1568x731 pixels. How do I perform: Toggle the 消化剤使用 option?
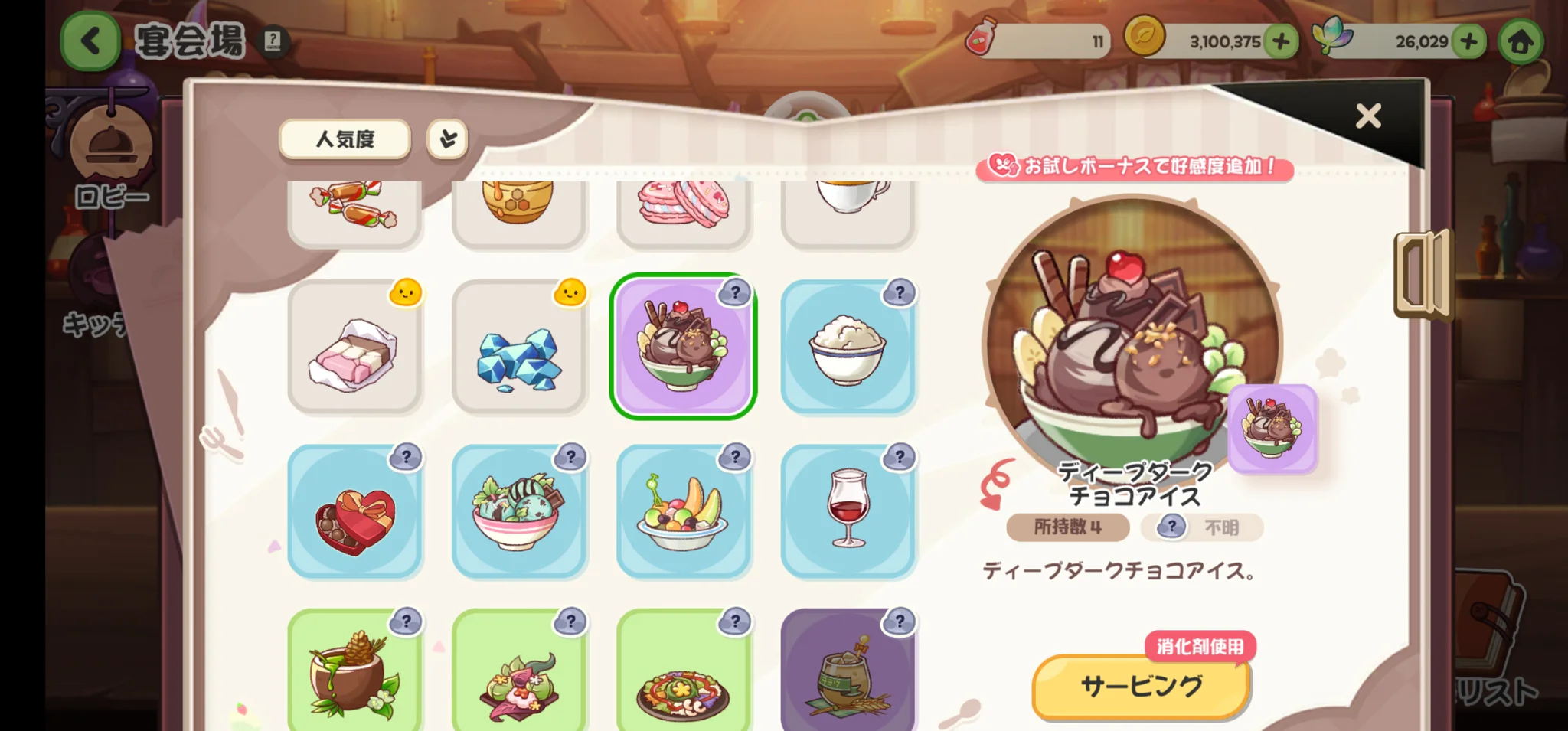[x=1200, y=647]
